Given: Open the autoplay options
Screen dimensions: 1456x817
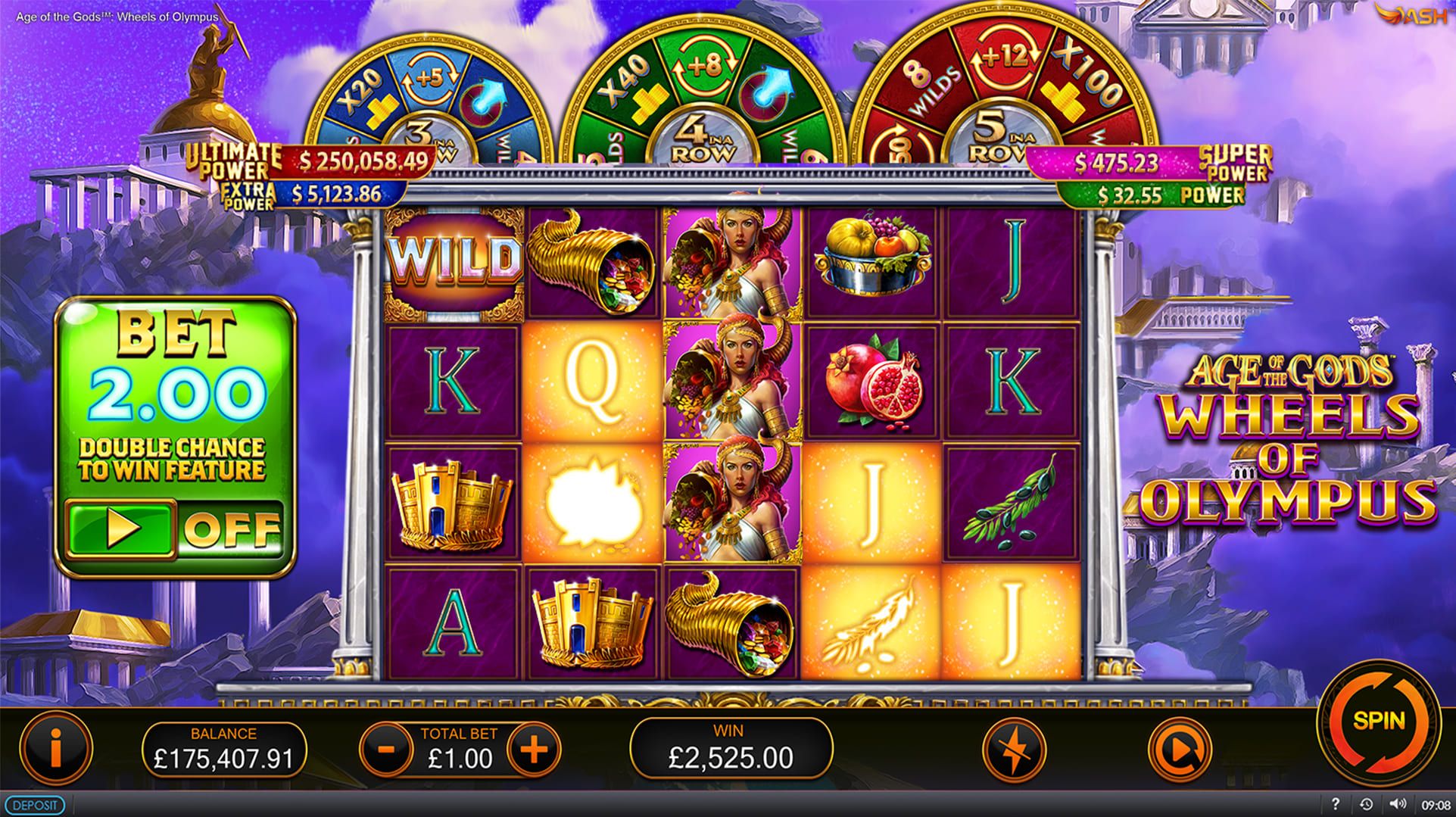Looking at the screenshot, I should (1179, 750).
